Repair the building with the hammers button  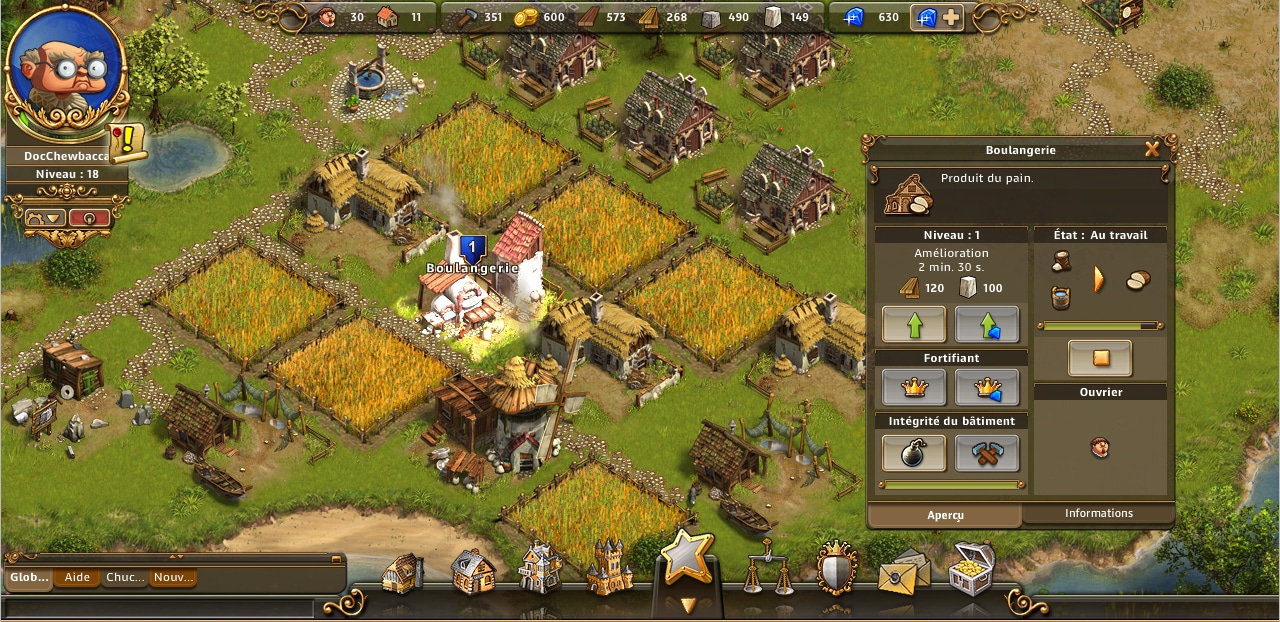point(987,453)
